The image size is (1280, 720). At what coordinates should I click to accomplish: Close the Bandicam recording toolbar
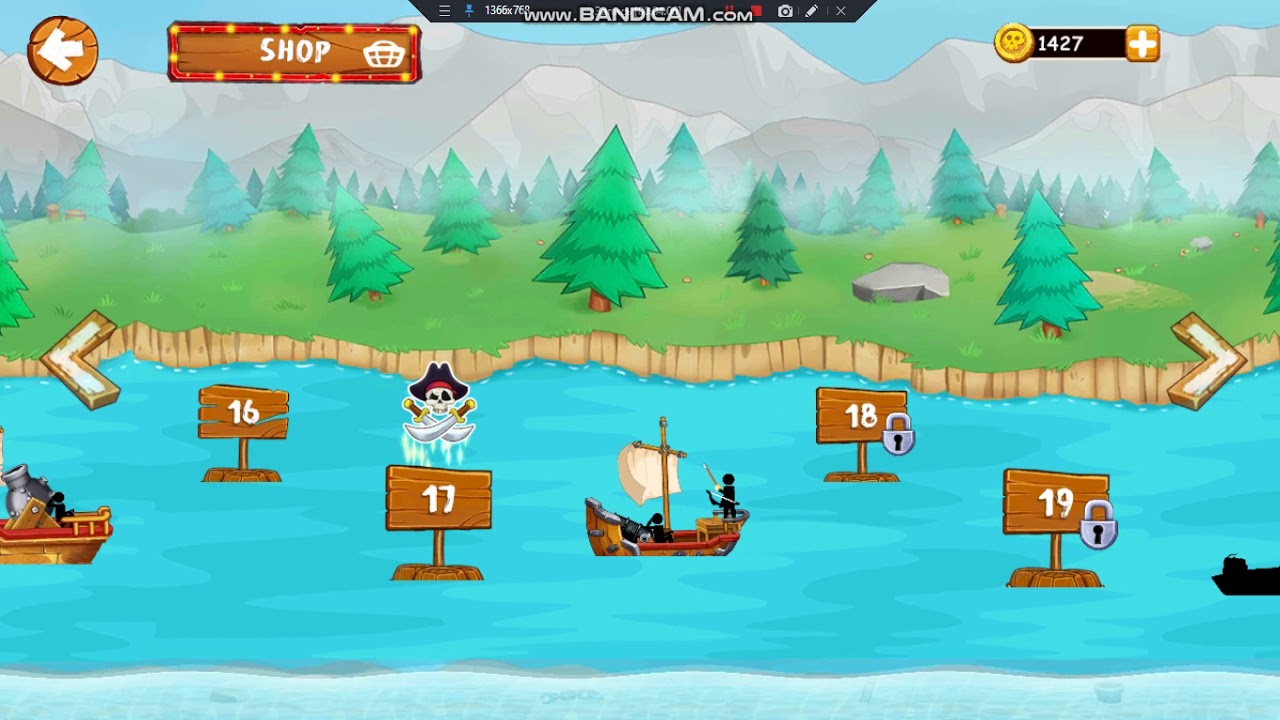tap(841, 11)
